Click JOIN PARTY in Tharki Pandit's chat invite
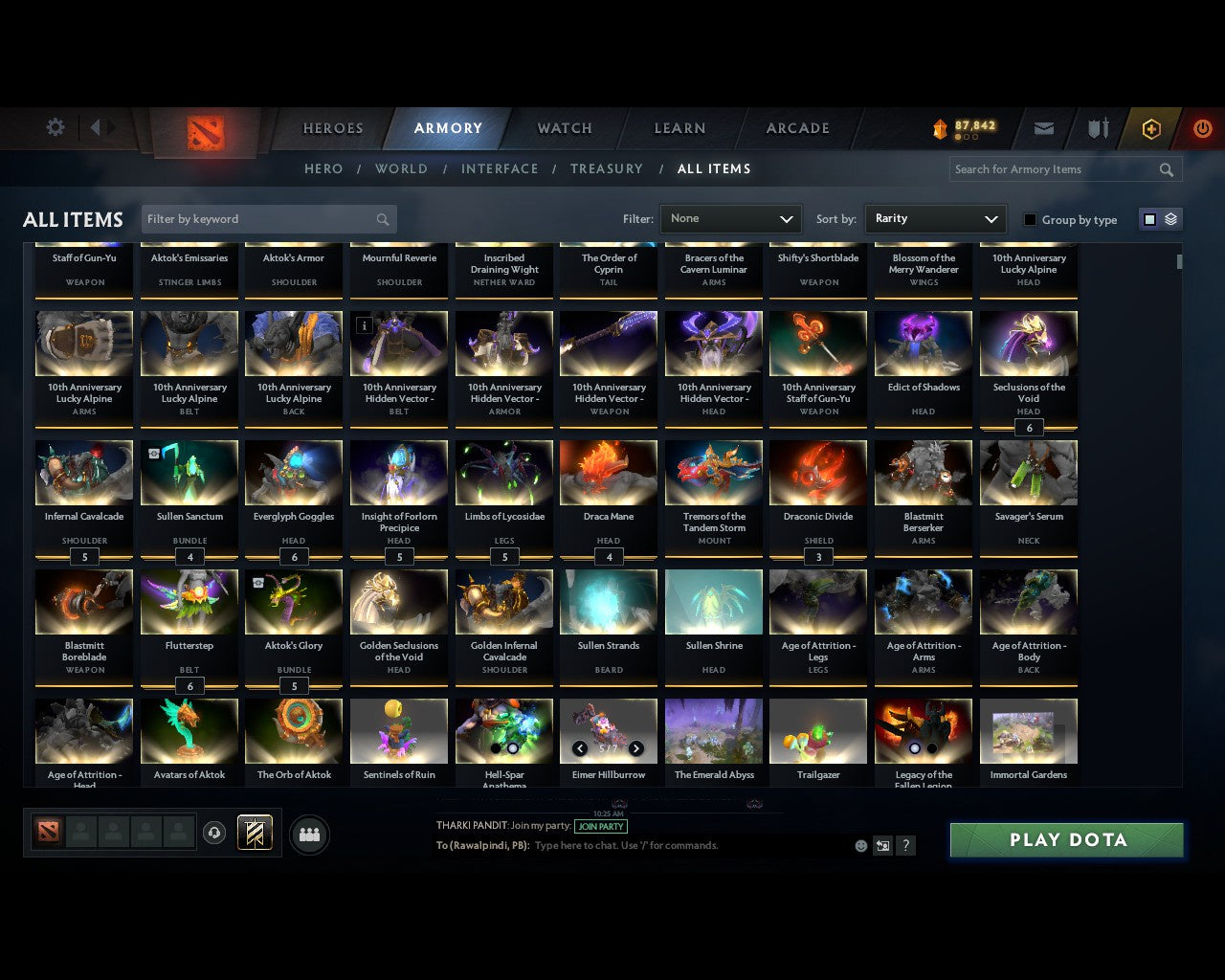 600,826
